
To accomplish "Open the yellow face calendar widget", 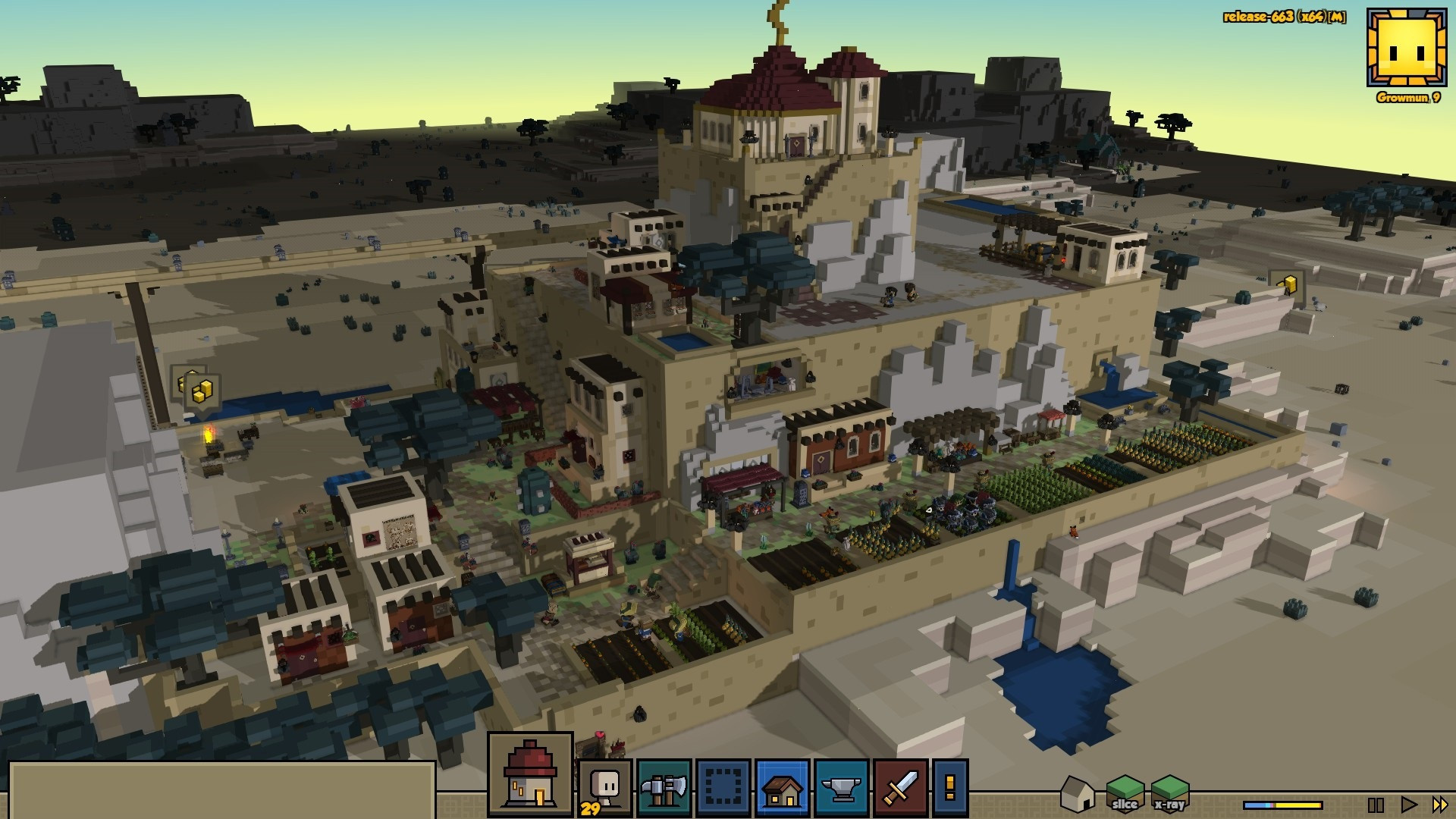I will (1407, 49).
